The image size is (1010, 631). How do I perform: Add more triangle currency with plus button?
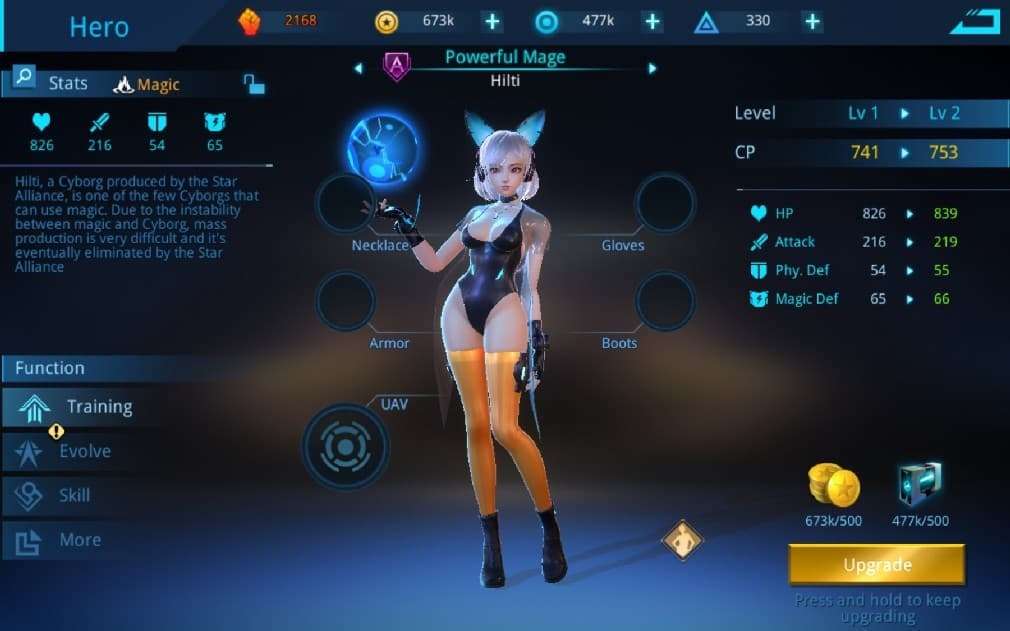coord(812,22)
